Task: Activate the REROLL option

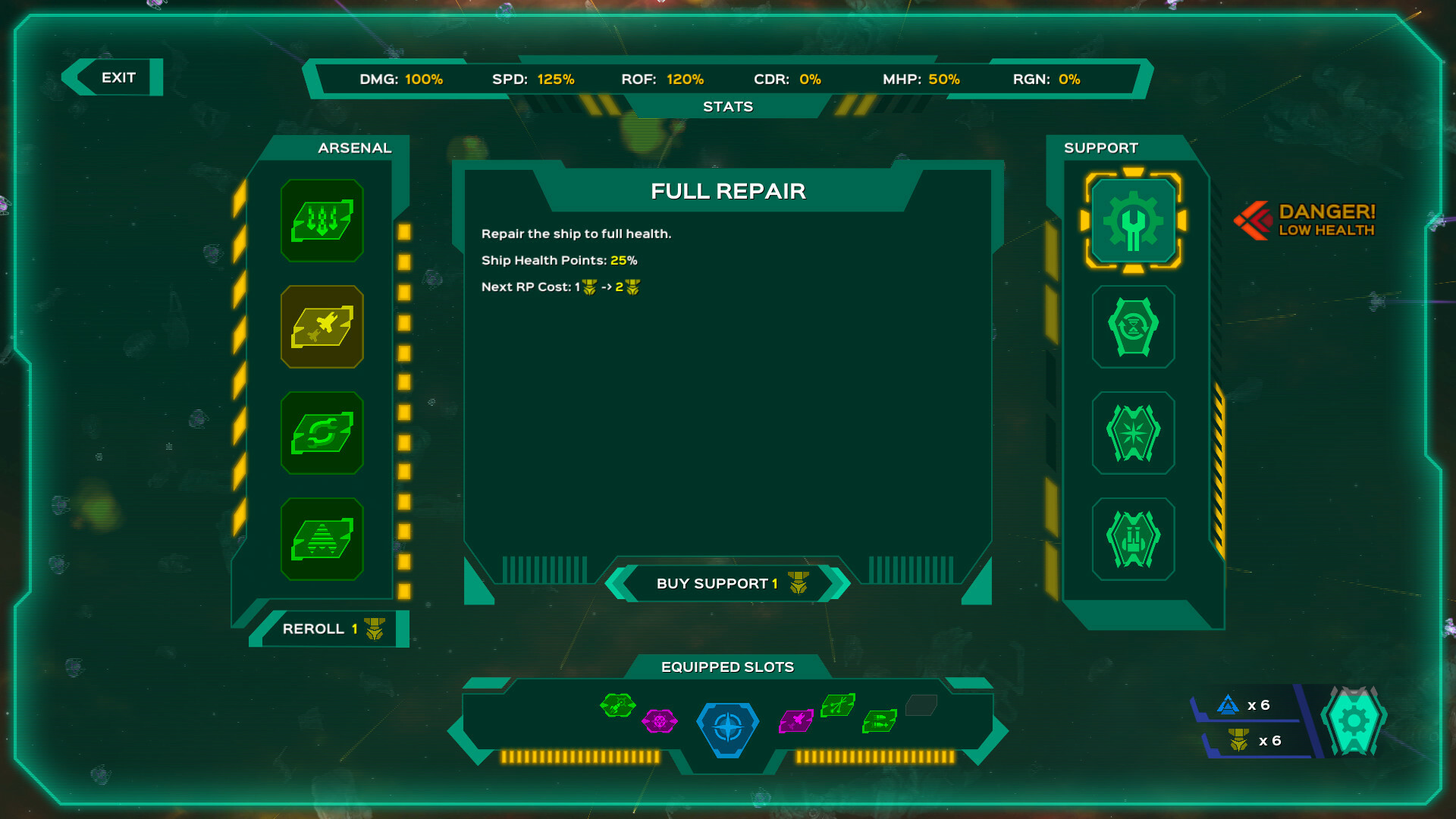Action: 328,628
